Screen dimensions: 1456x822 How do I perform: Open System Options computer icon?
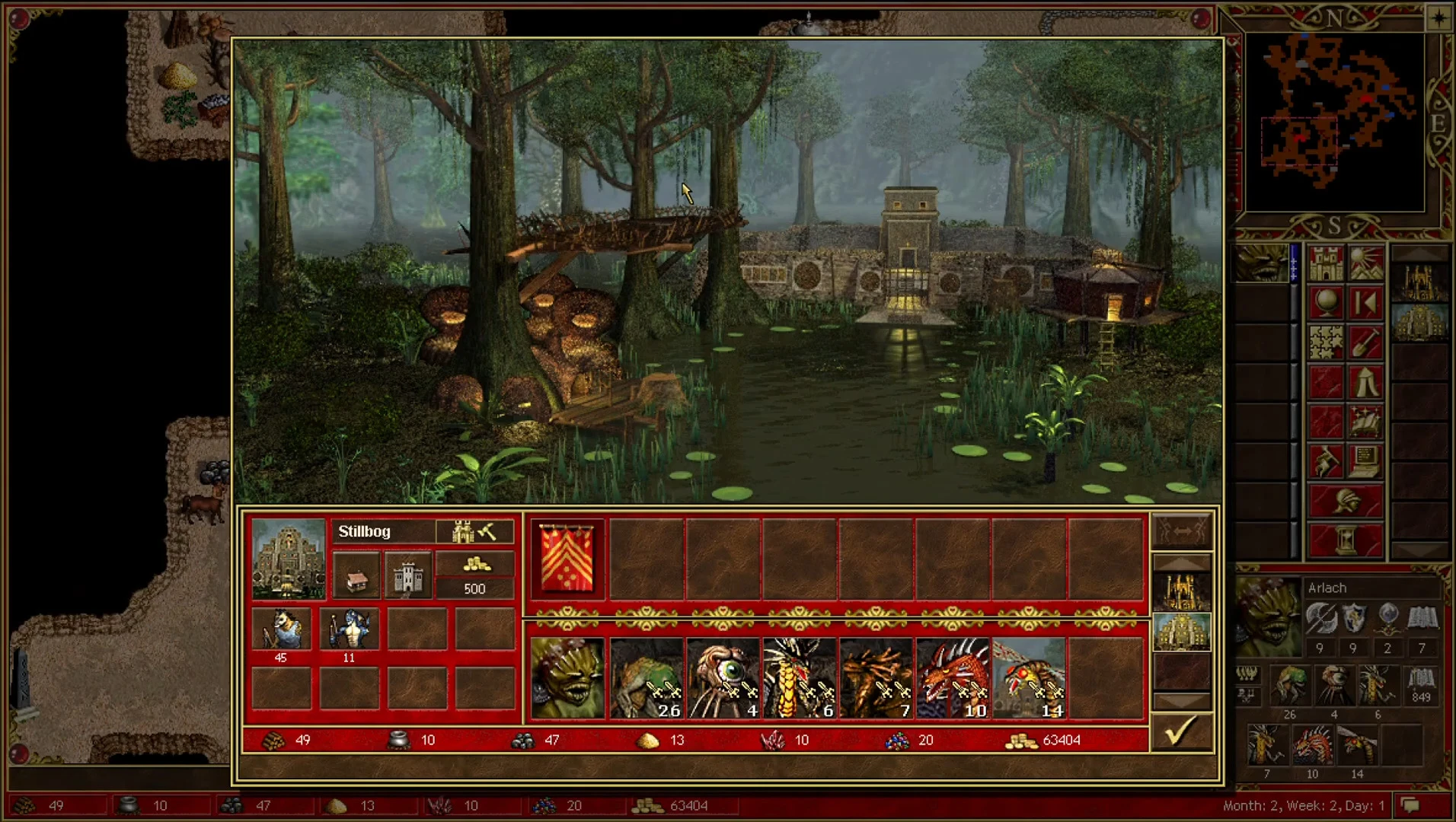(1366, 459)
